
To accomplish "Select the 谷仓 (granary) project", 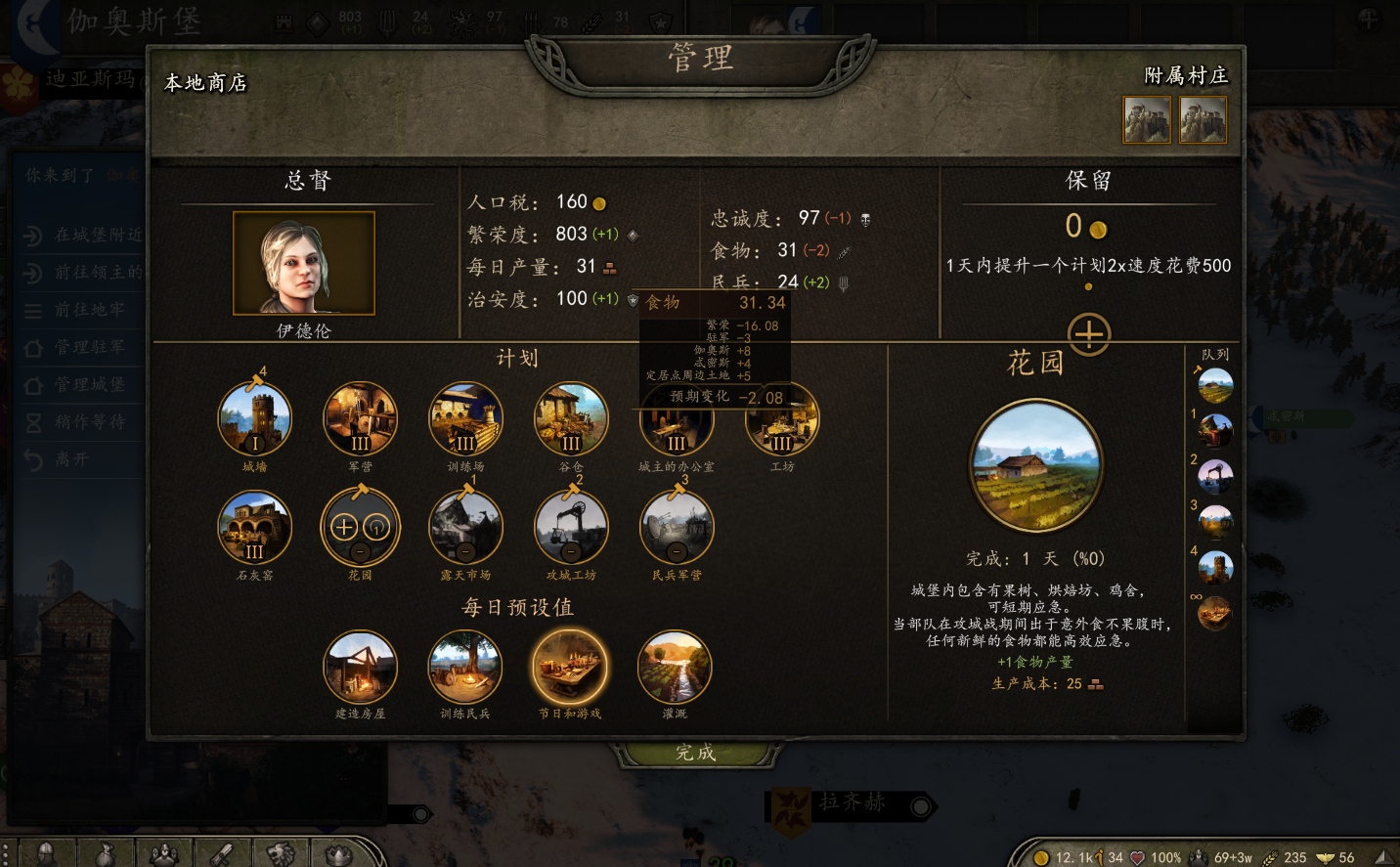I will (x=571, y=419).
